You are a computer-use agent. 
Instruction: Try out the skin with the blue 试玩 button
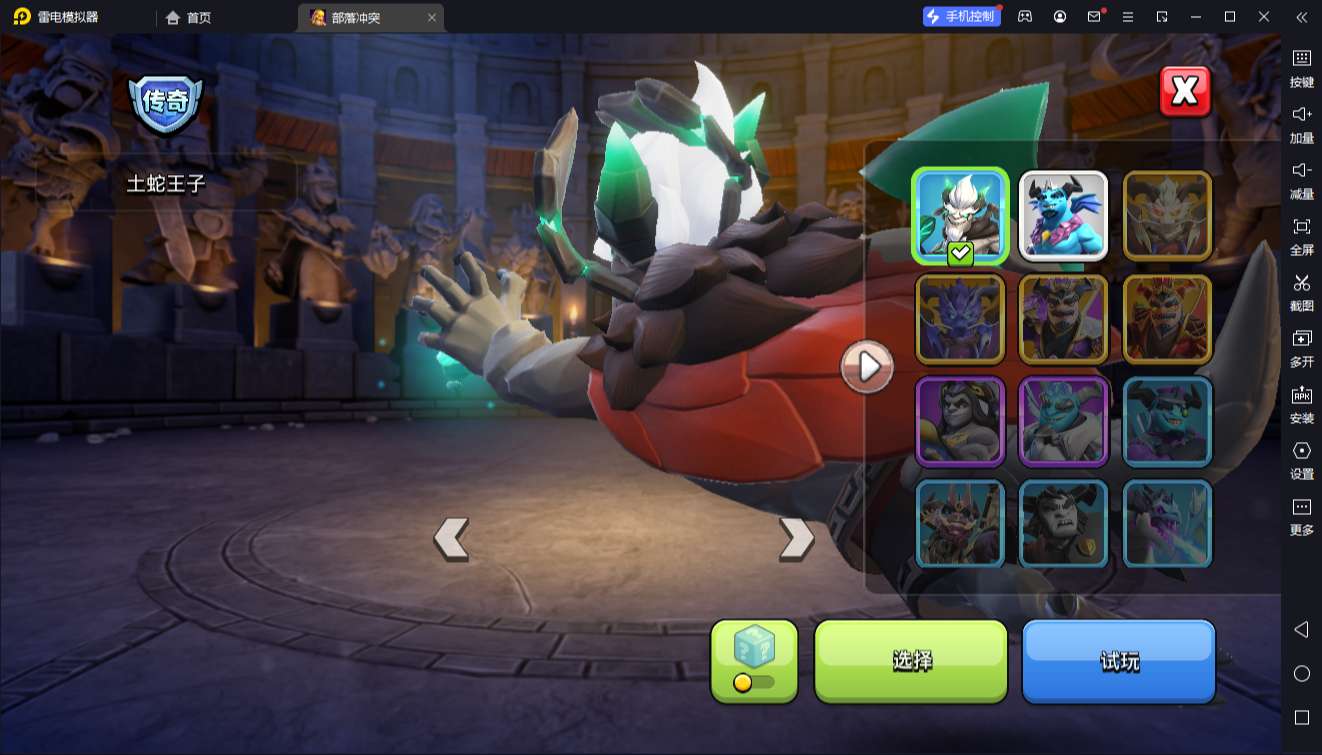[1118, 660]
